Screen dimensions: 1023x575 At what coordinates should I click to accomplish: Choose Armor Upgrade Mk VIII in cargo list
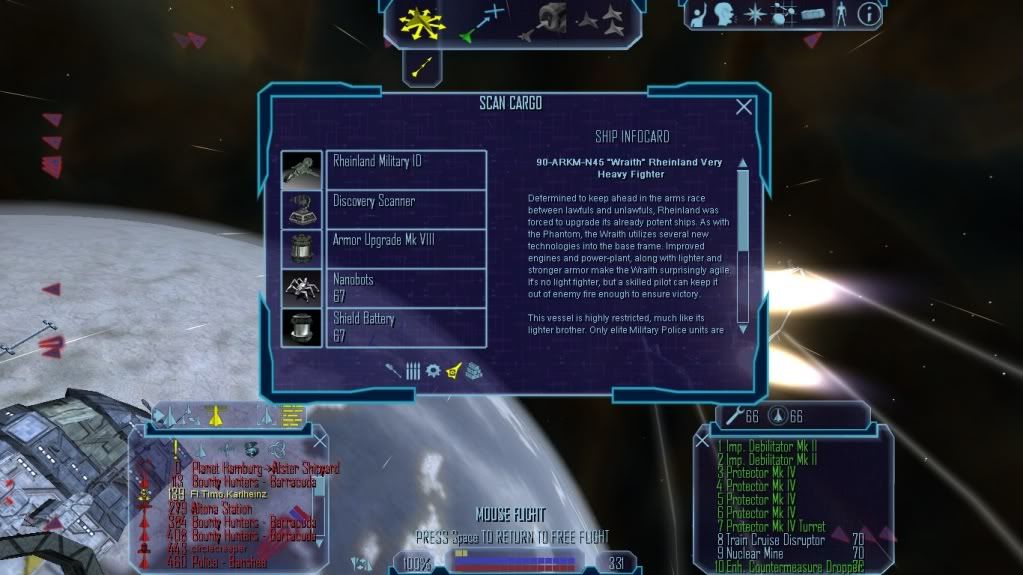tap(406, 247)
